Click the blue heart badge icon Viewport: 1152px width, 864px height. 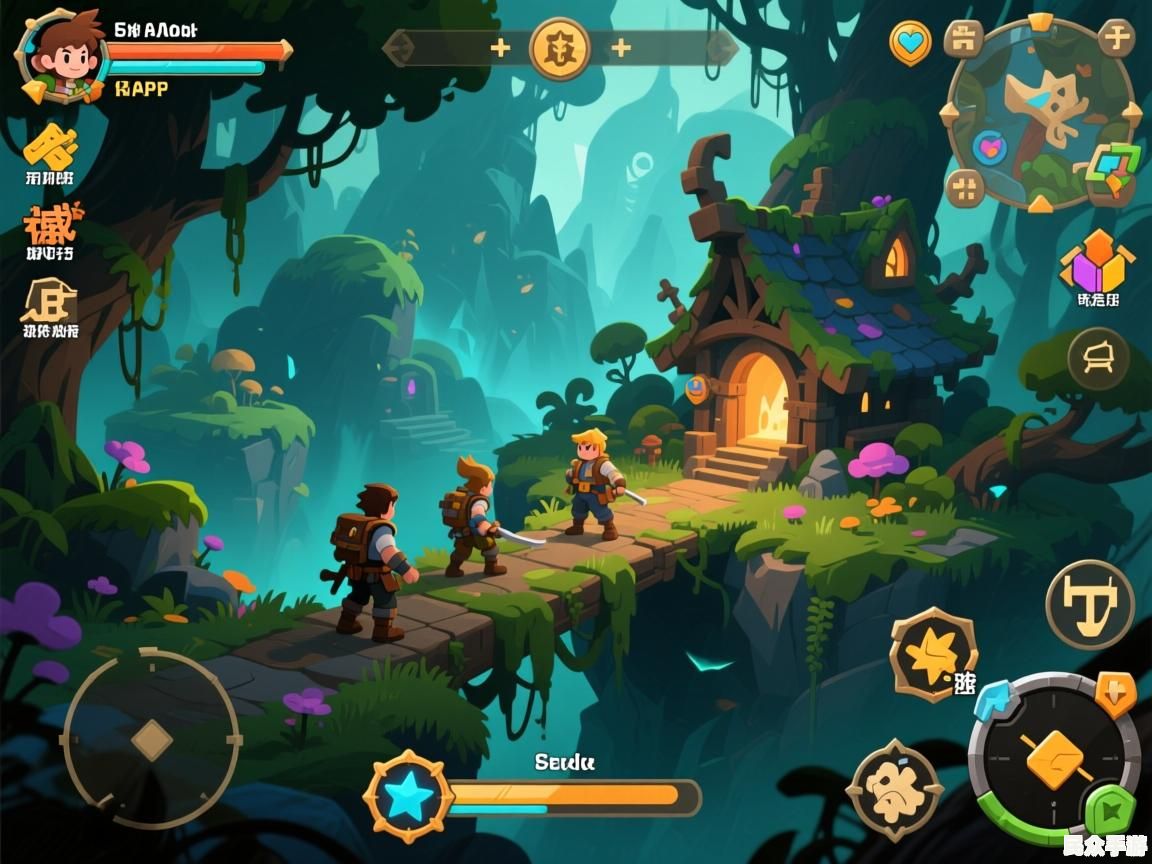[910, 43]
